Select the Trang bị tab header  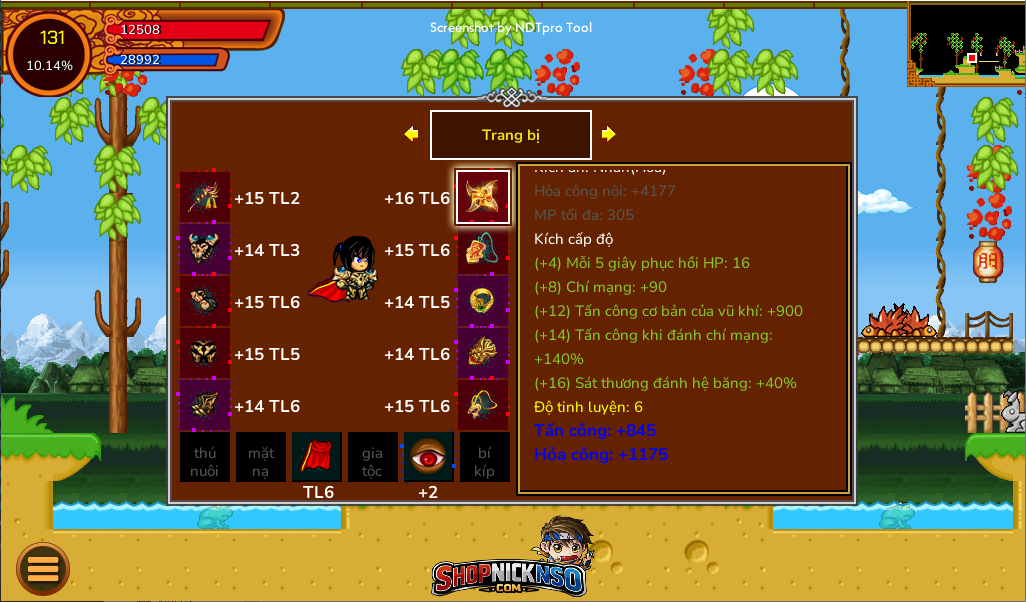click(x=510, y=135)
